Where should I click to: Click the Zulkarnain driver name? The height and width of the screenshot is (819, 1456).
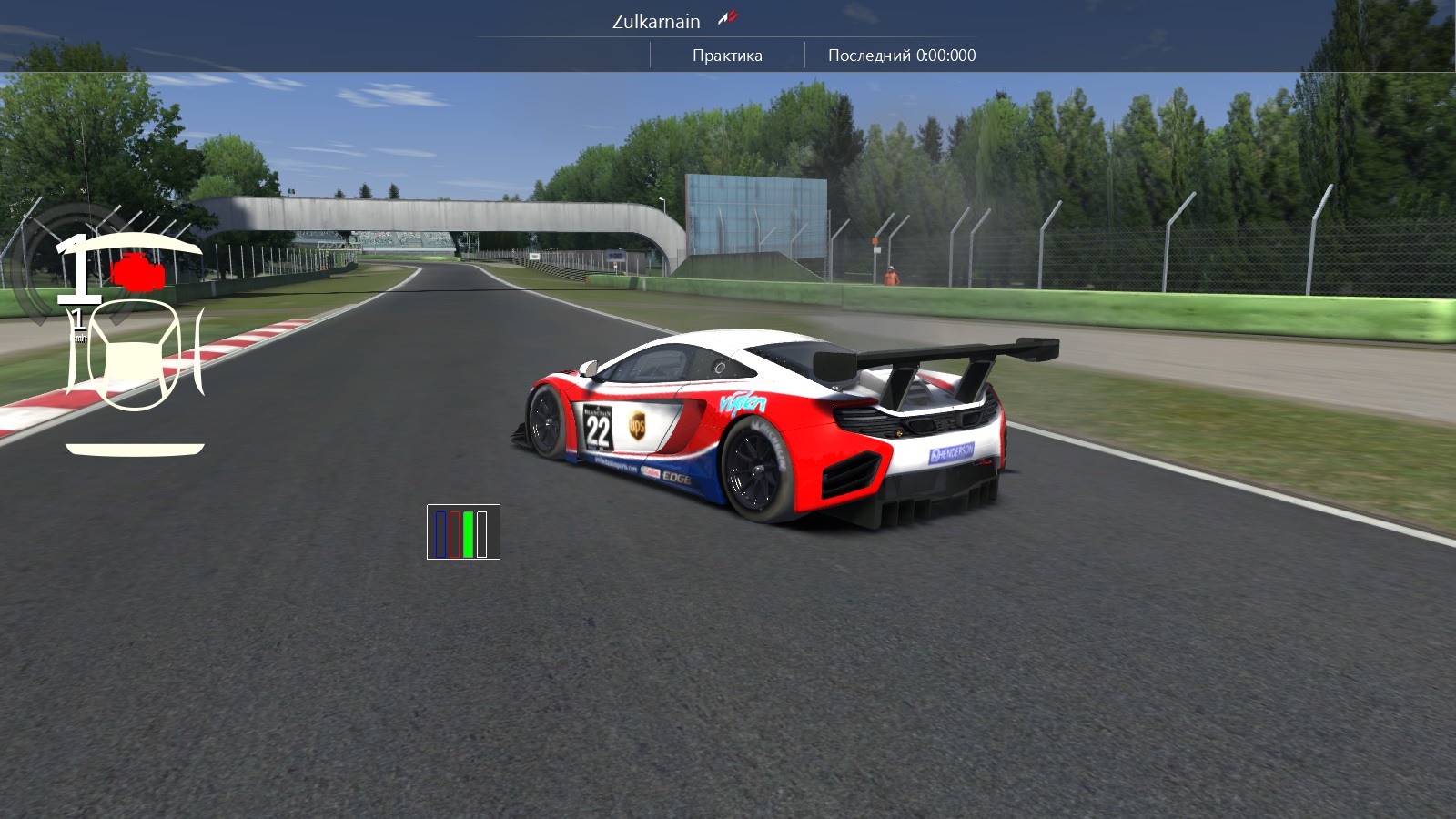click(655, 21)
